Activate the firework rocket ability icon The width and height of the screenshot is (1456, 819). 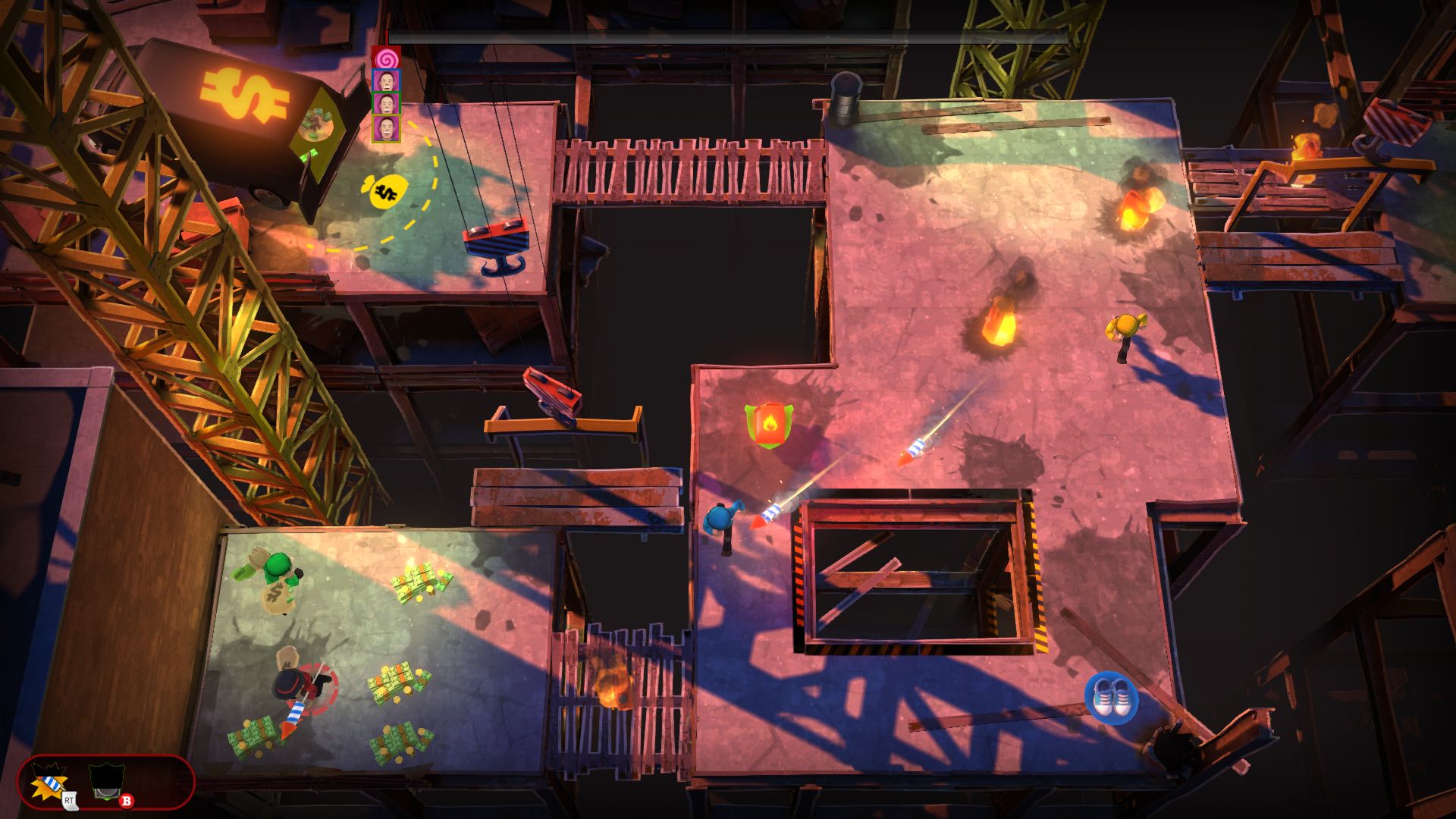coord(50,783)
